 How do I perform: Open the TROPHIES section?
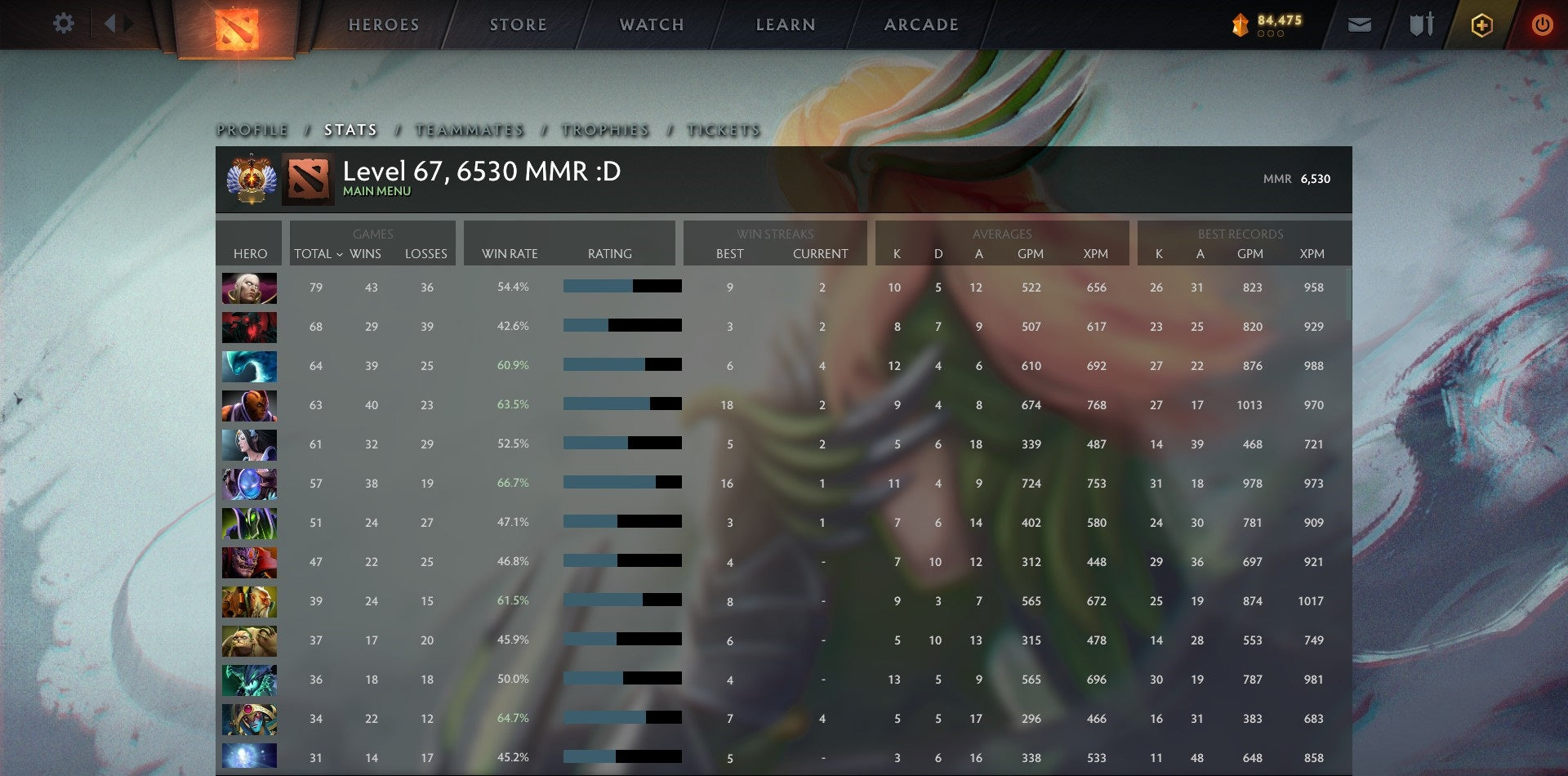(604, 129)
